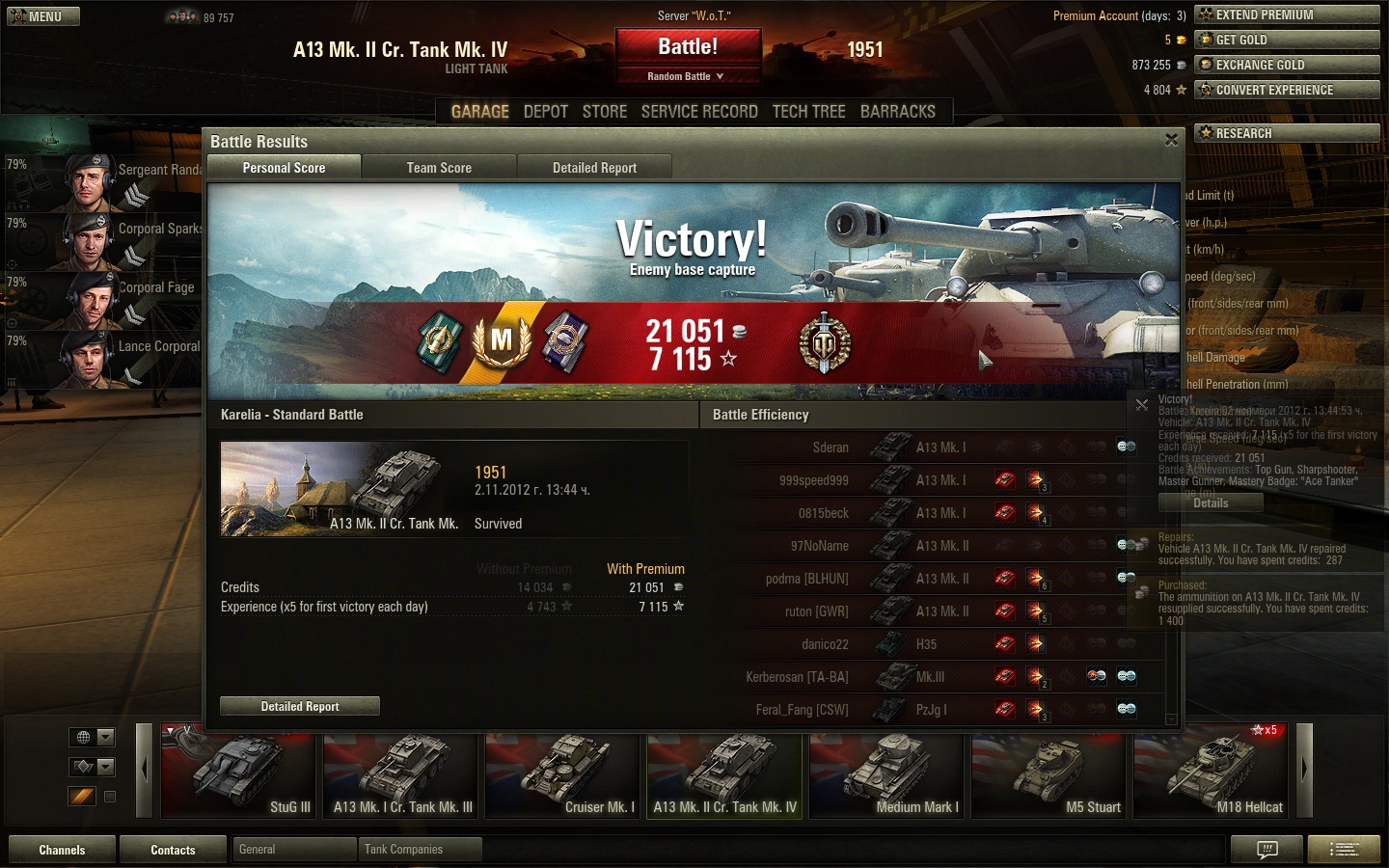Start a battle with the Battle! button
1389x868 pixels.
pos(688,47)
